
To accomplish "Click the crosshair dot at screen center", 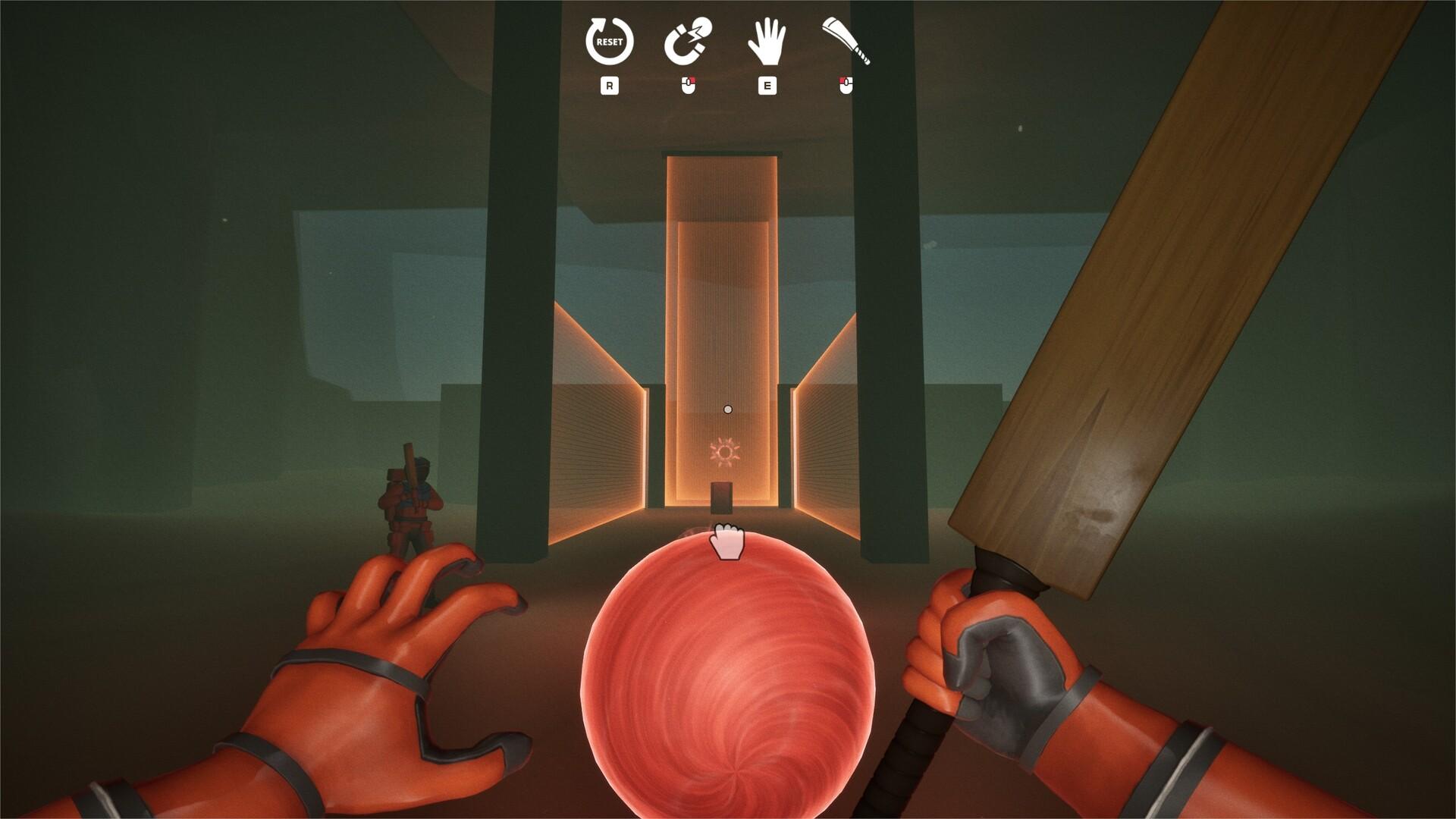I will tap(728, 408).
